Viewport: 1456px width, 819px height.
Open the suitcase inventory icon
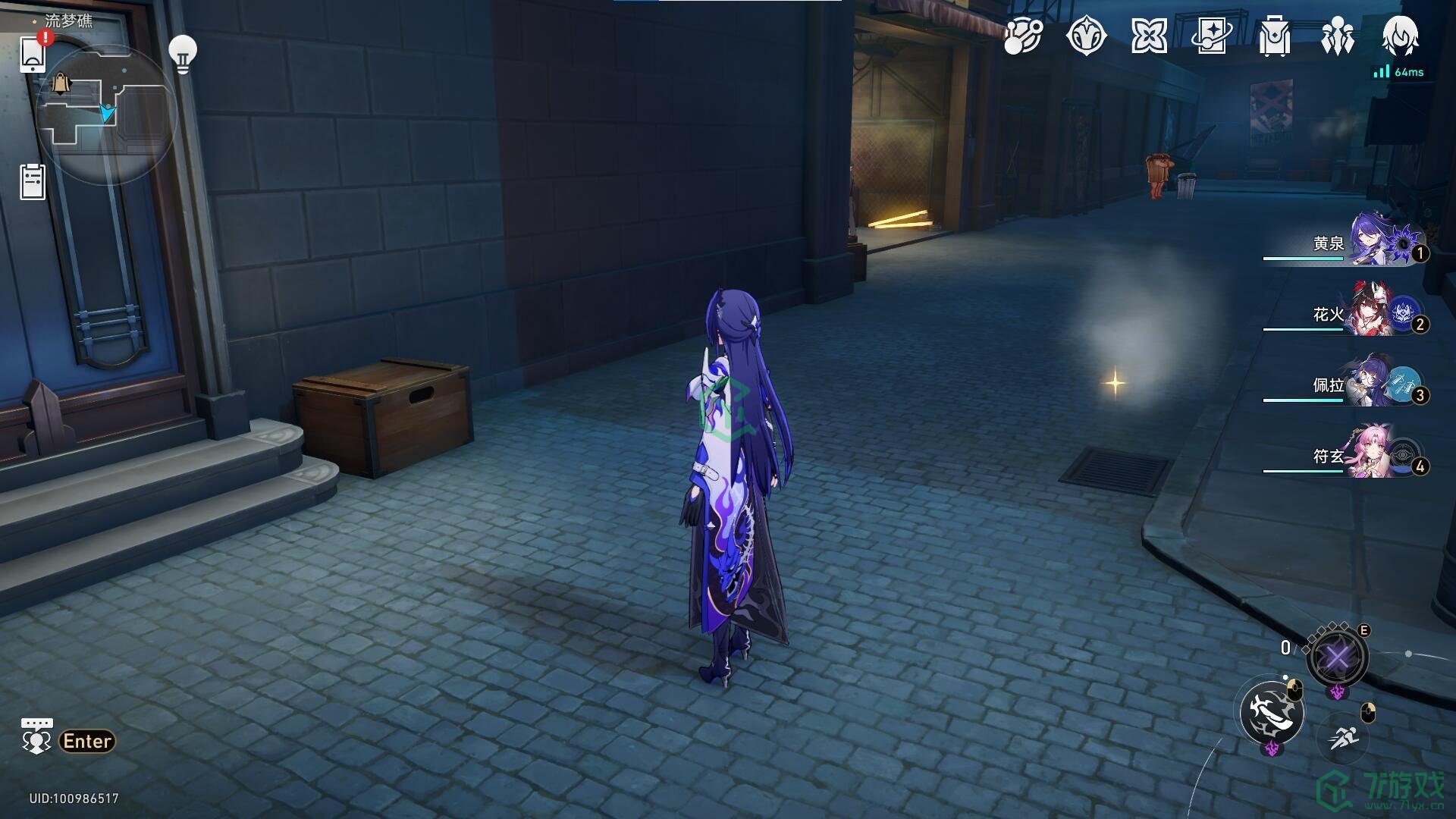(x=1274, y=36)
